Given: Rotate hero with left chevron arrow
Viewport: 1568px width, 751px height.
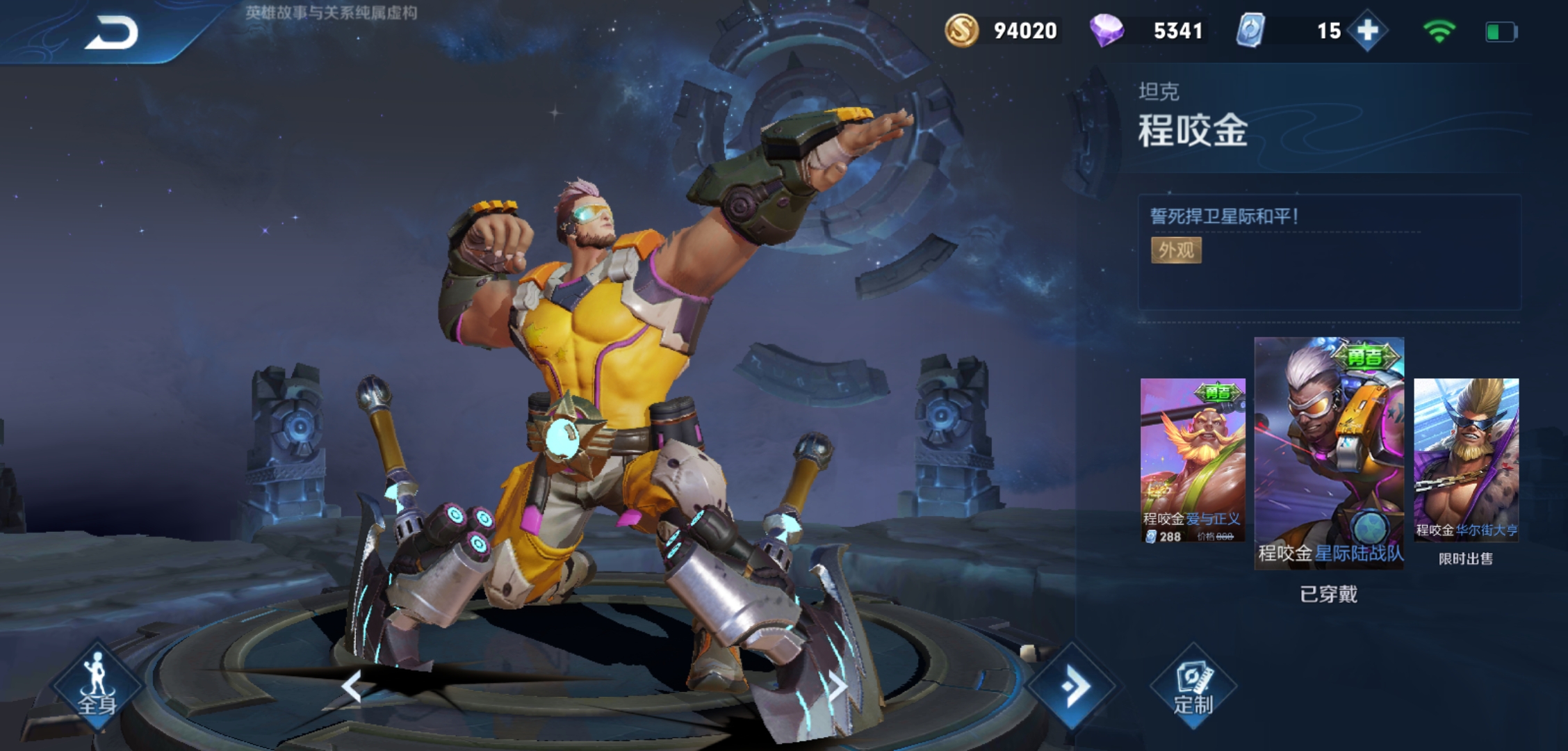Looking at the screenshot, I should point(352,686).
